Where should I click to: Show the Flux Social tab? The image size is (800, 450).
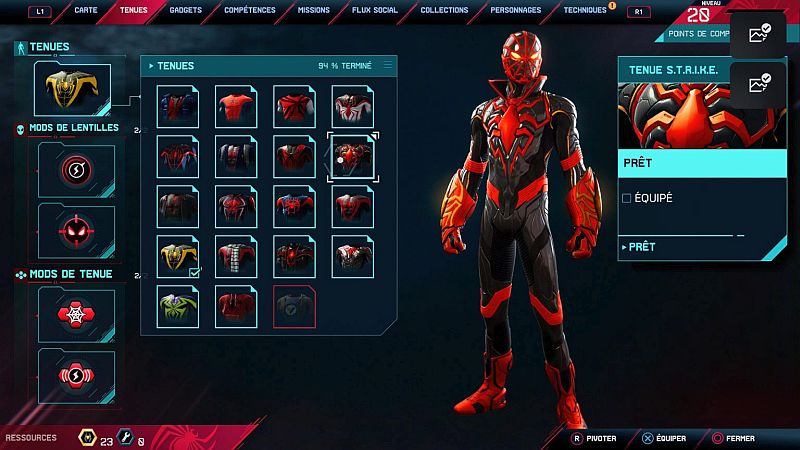tap(376, 10)
